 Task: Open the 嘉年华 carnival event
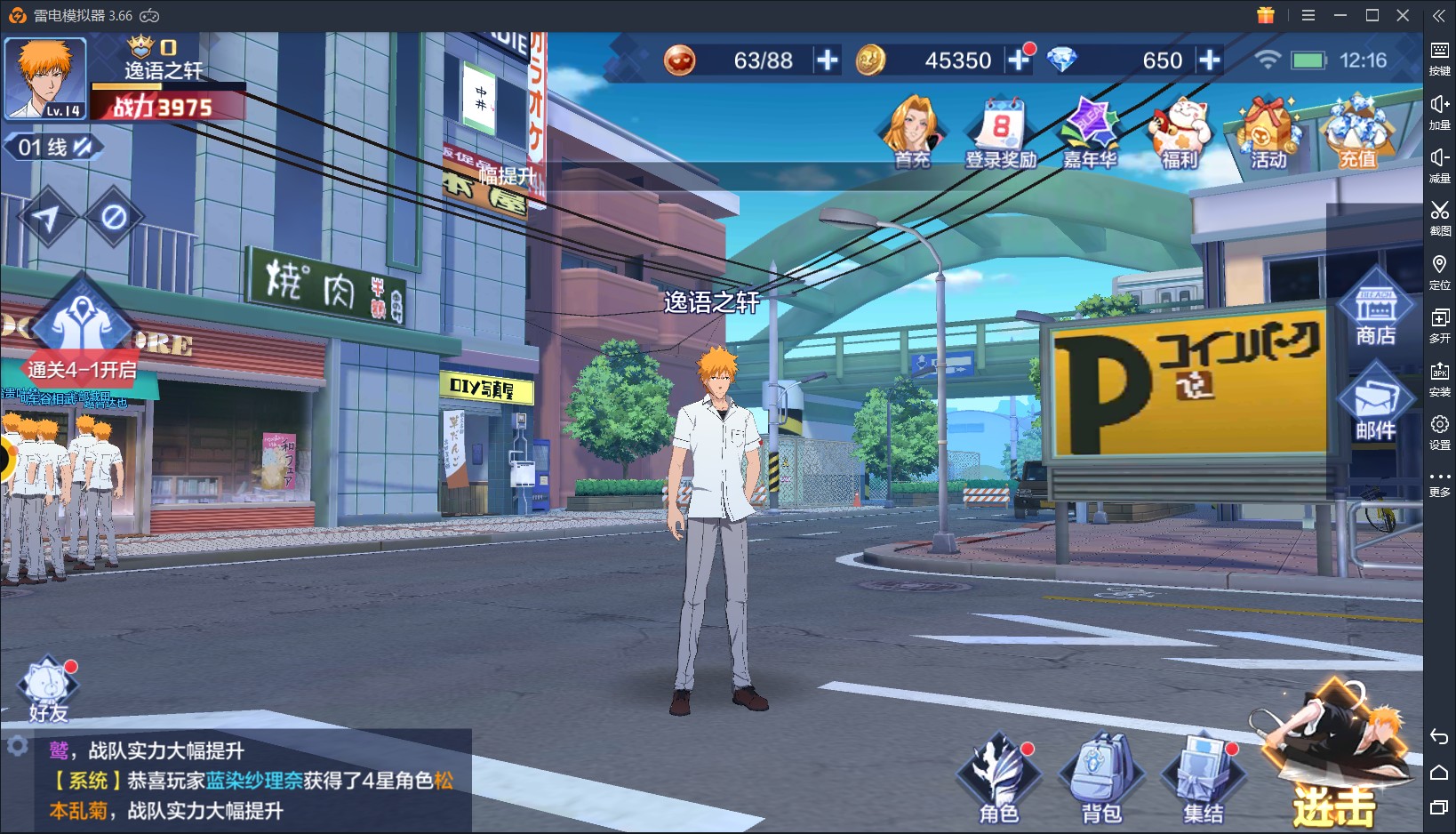click(1090, 133)
